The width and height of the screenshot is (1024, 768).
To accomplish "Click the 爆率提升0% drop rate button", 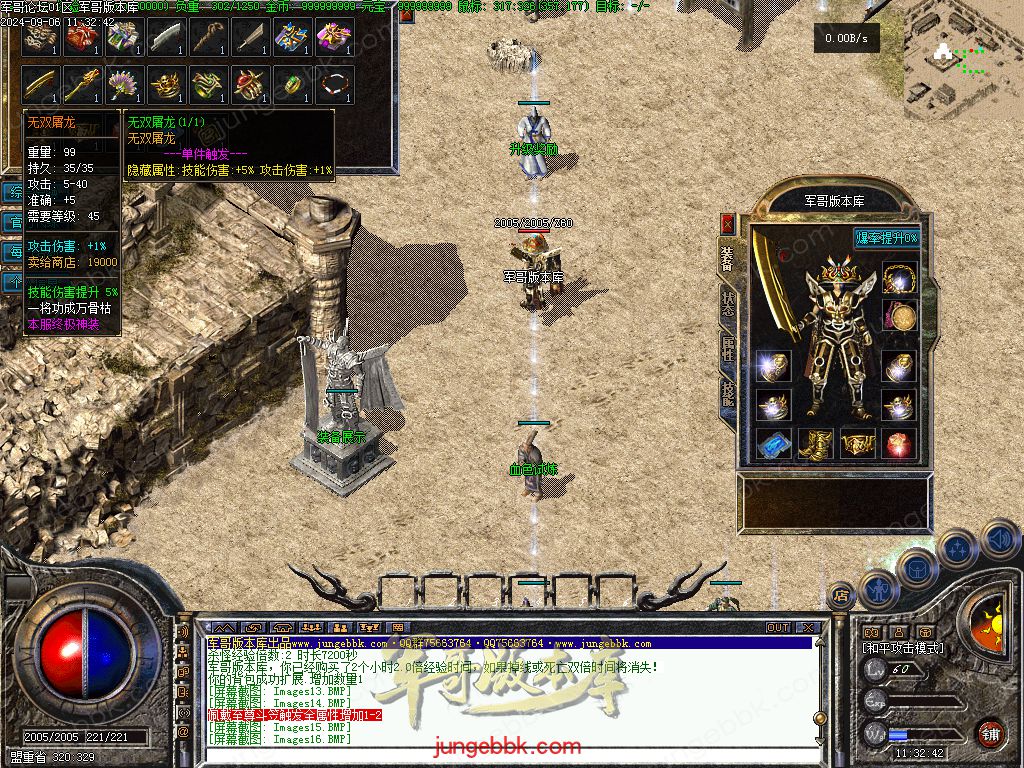I will pyautogui.click(x=886, y=238).
